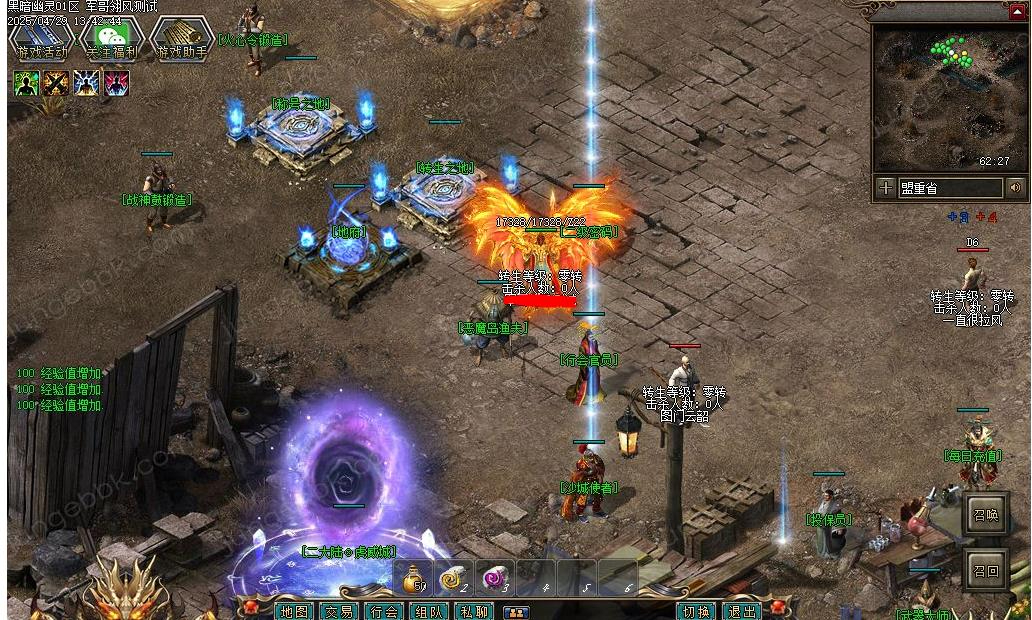Select the blue lightning figure buff icon
Screen dimensions: 1032x620
(86, 83)
